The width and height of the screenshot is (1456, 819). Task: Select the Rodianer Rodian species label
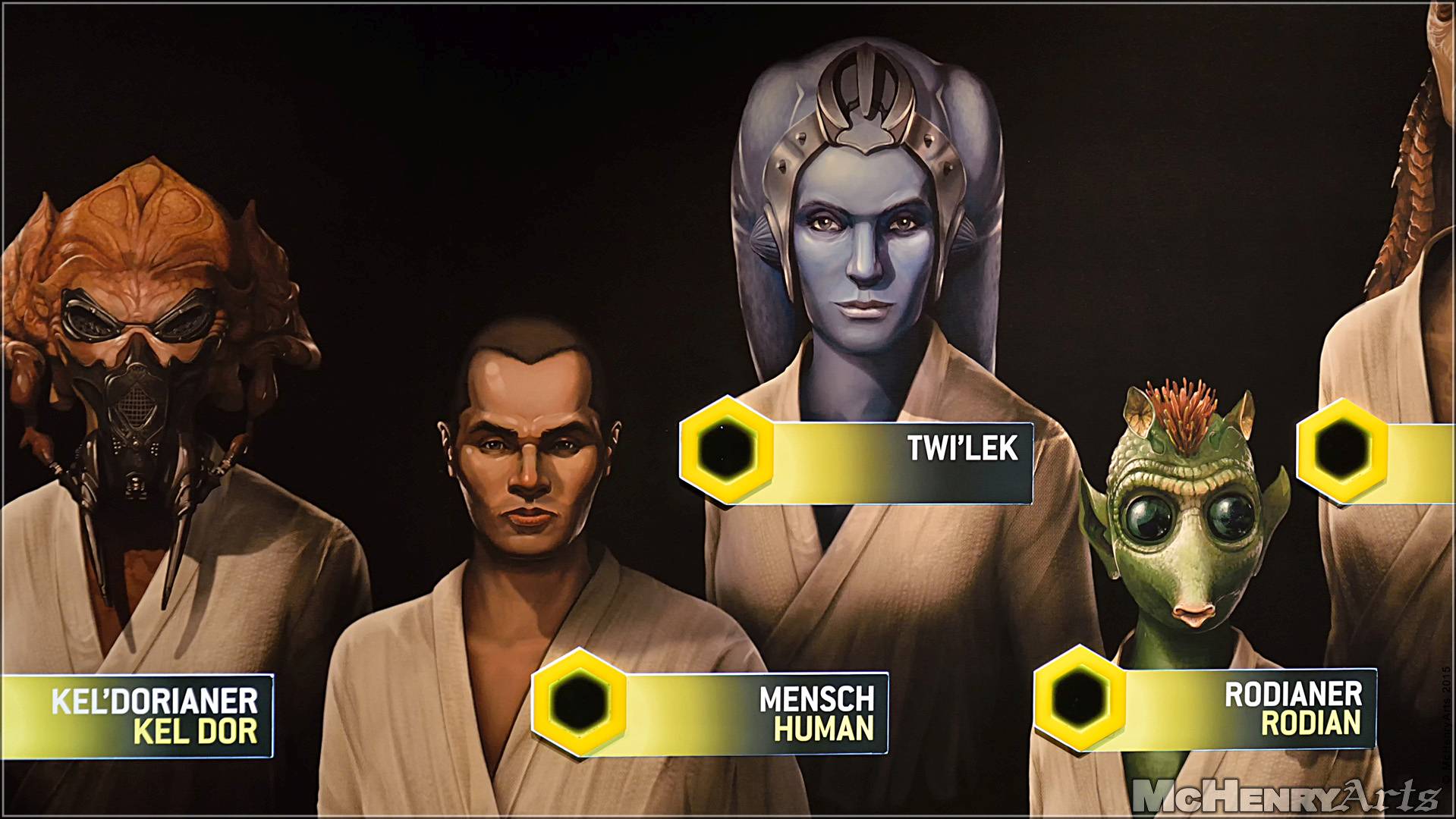(x=1292, y=709)
